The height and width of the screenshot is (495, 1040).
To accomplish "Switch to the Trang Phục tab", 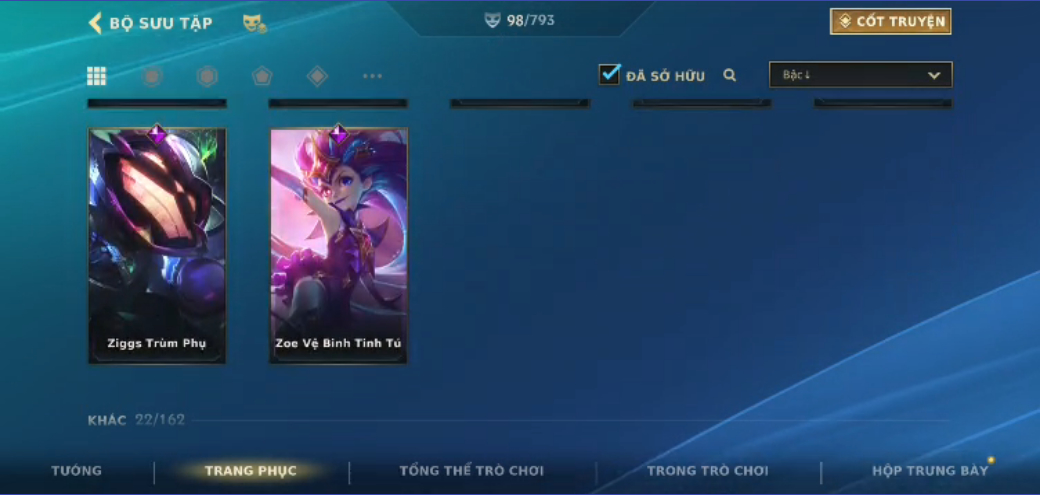I will (x=250, y=471).
